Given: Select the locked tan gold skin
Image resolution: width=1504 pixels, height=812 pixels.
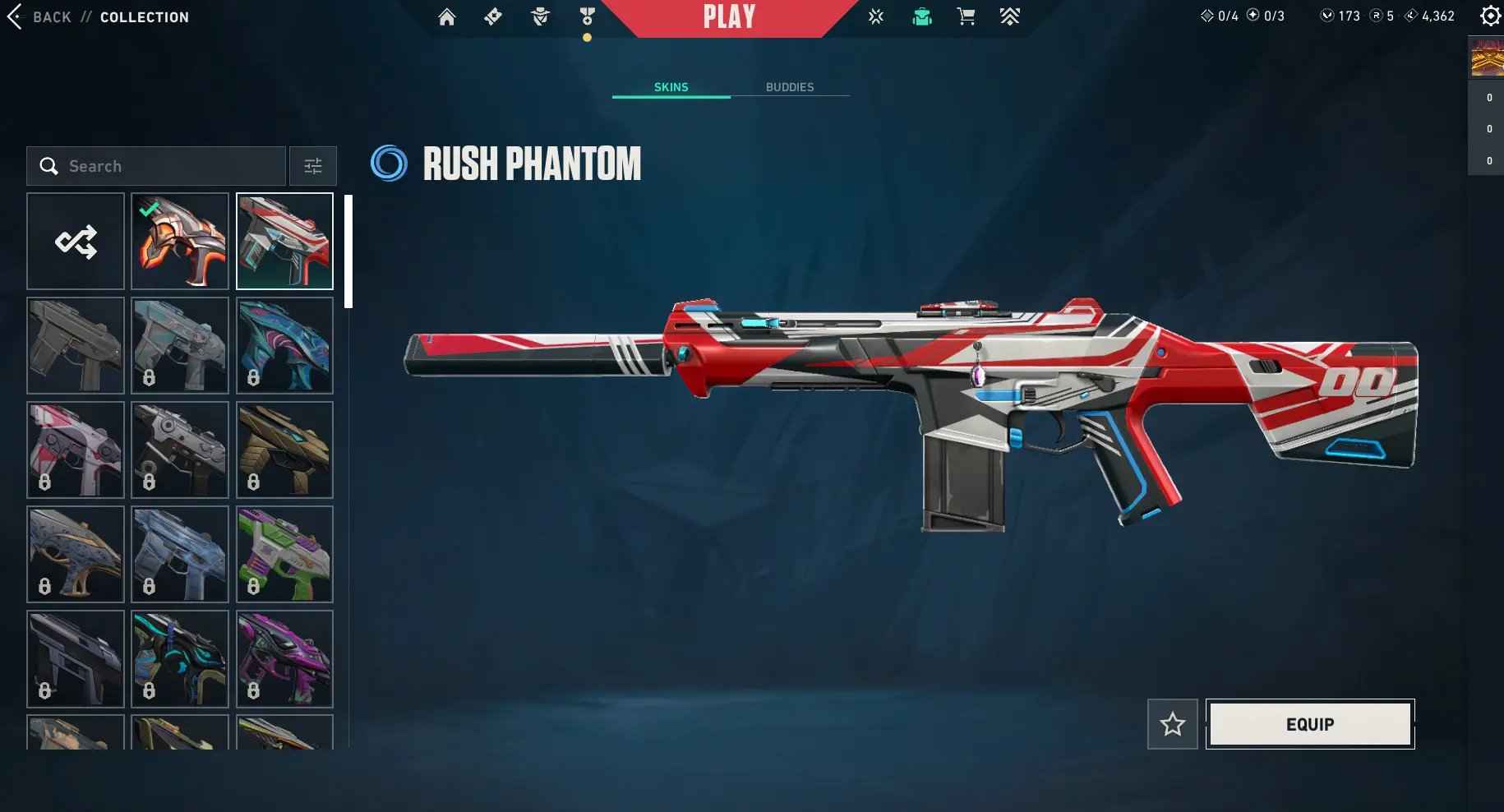Looking at the screenshot, I should [284, 450].
